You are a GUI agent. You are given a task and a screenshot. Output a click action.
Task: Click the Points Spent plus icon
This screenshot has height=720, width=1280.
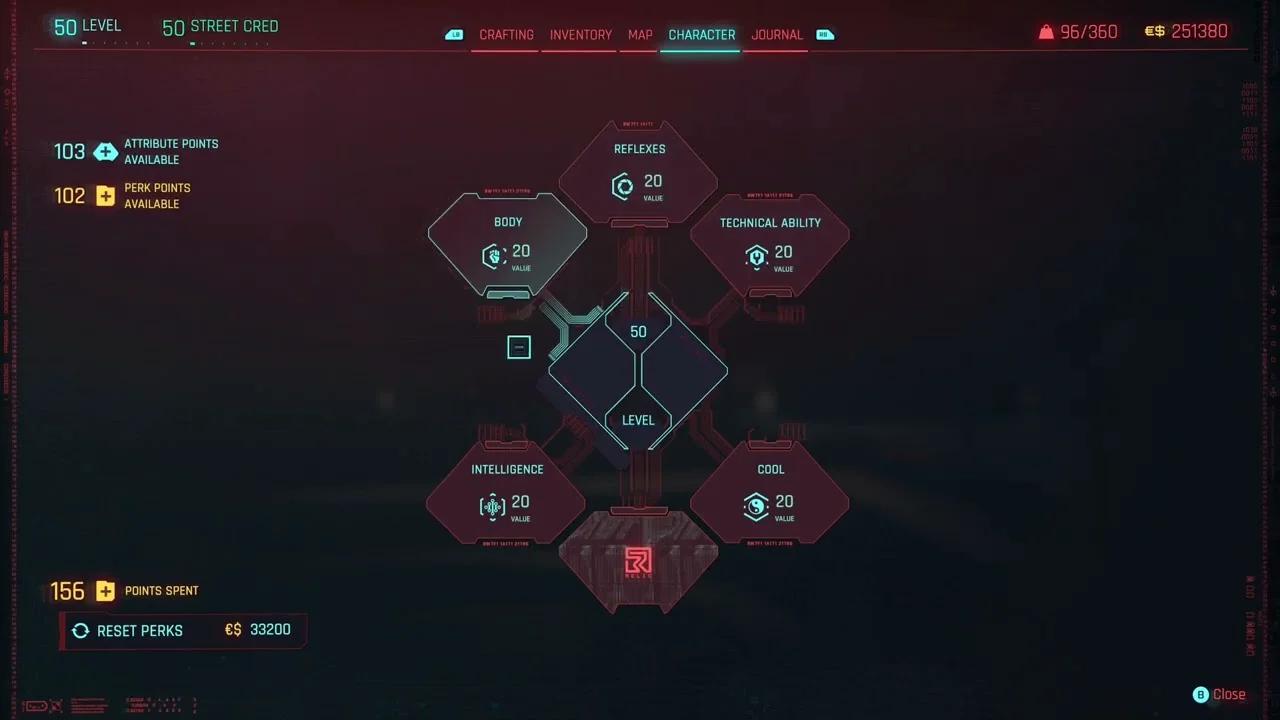pos(105,591)
